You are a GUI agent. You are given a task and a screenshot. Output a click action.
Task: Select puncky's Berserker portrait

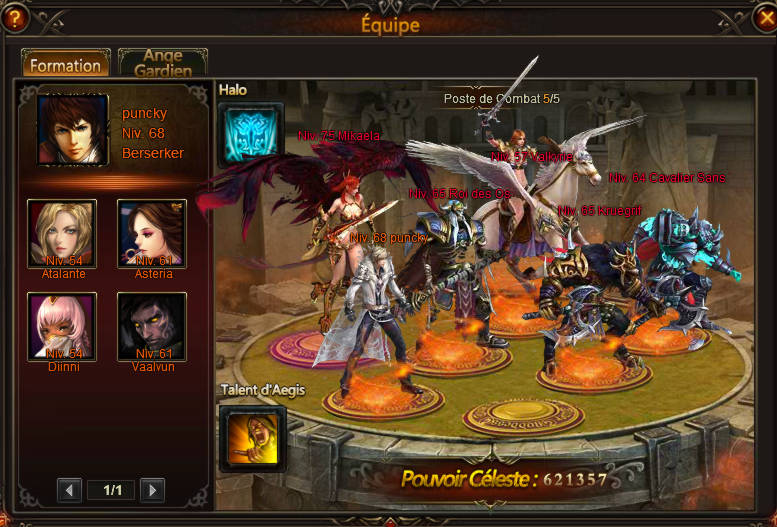(72, 129)
